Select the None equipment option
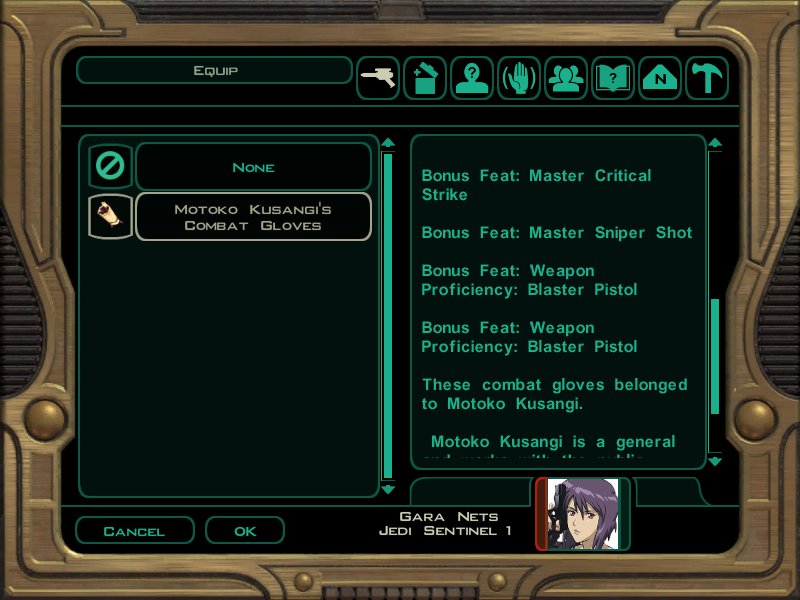 tap(253, 167)
